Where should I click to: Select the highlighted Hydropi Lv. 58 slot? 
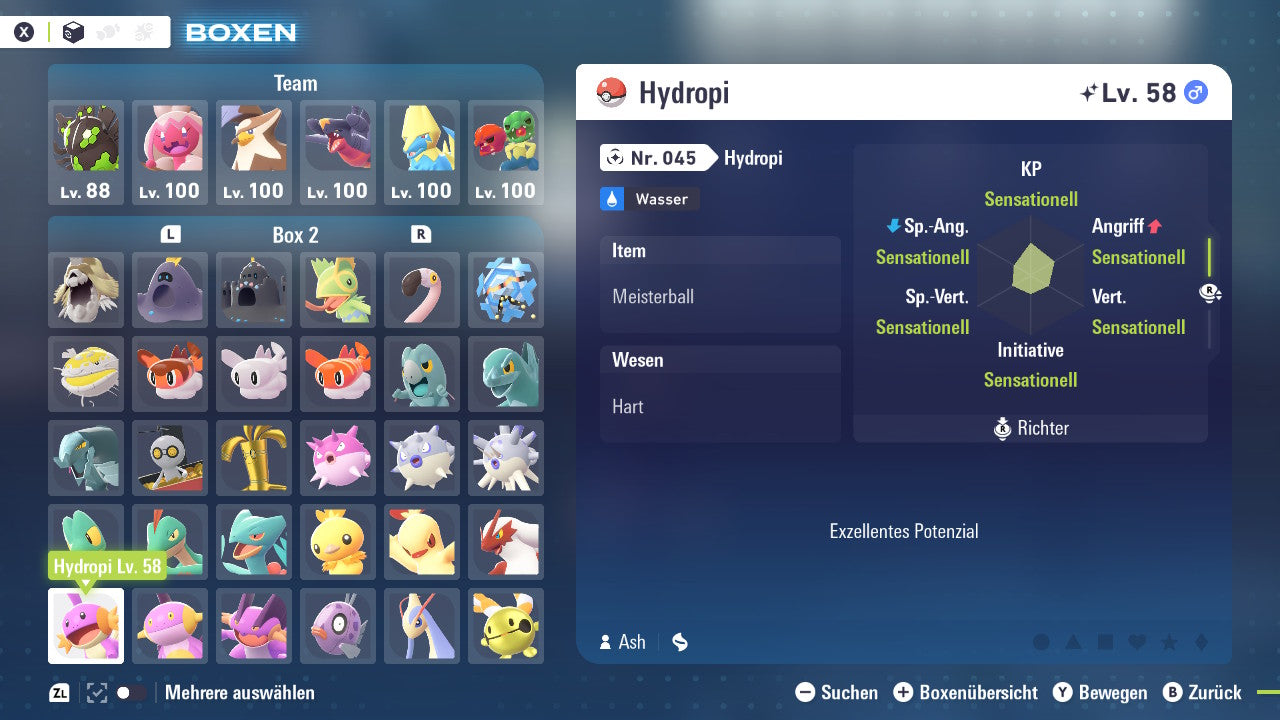[x=86, y=626]
